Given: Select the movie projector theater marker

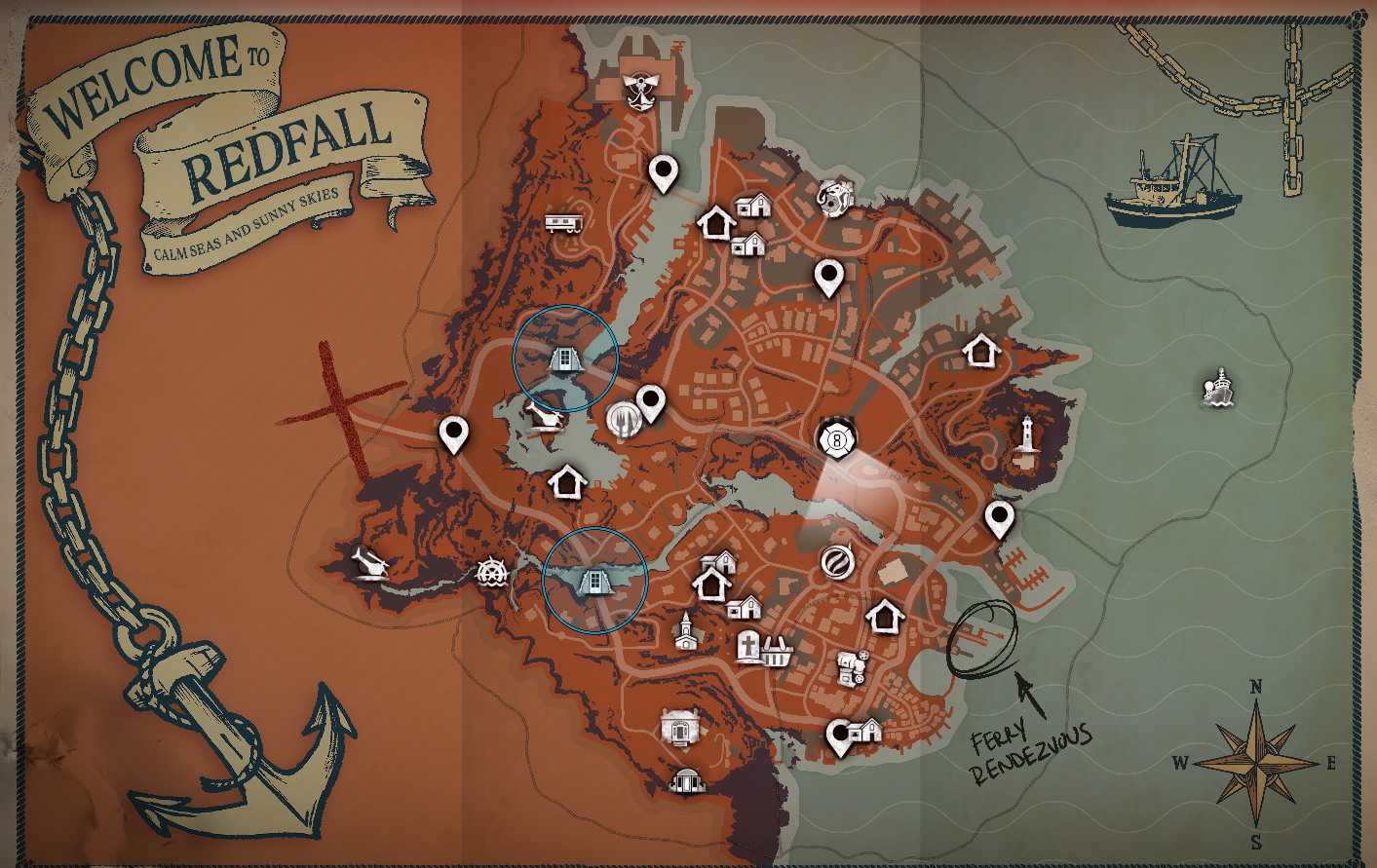Looking at the screenshot, I should coord(850,665).
